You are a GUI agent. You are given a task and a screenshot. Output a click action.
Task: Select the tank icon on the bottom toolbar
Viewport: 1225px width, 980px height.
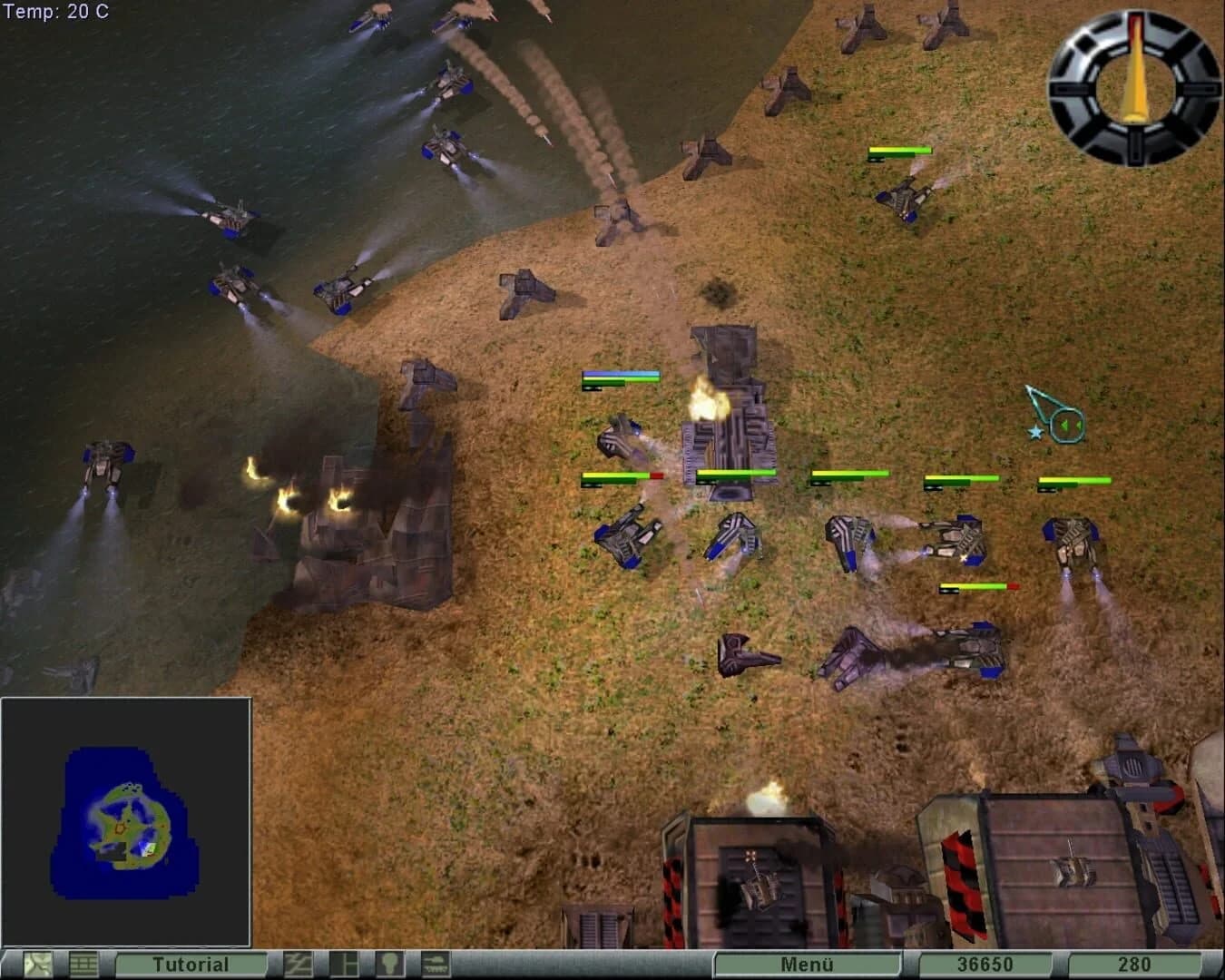437,965
